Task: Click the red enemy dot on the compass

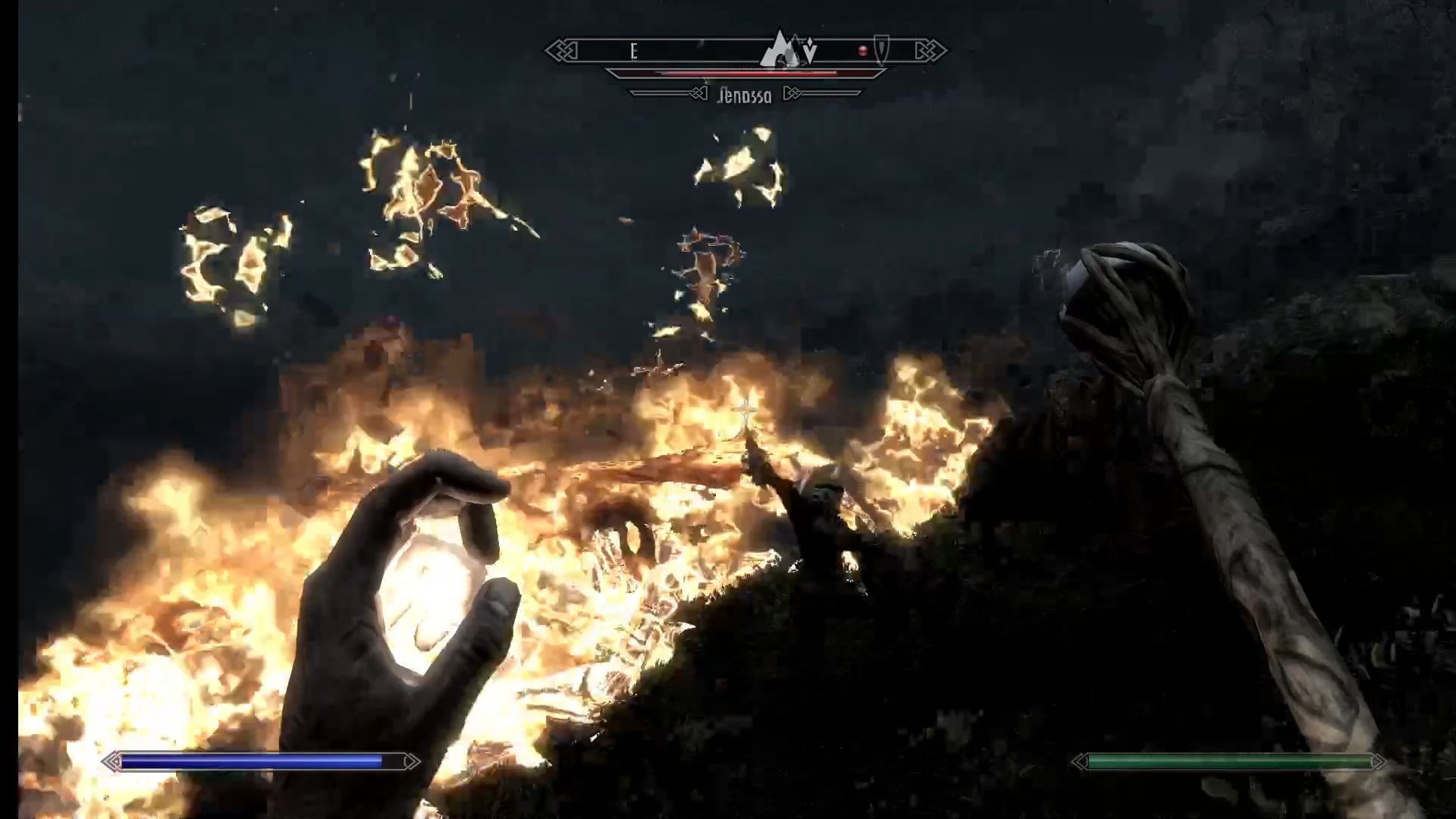Action: (x=862, y=52)
